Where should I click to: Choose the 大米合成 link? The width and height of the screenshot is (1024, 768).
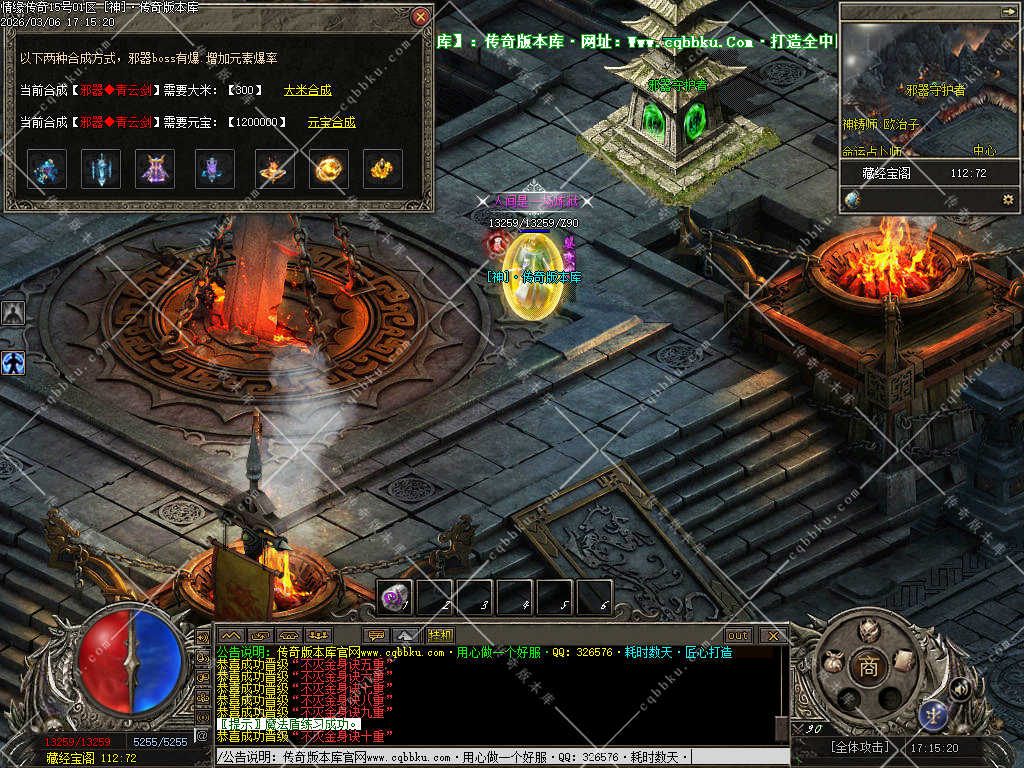[307, 90]
